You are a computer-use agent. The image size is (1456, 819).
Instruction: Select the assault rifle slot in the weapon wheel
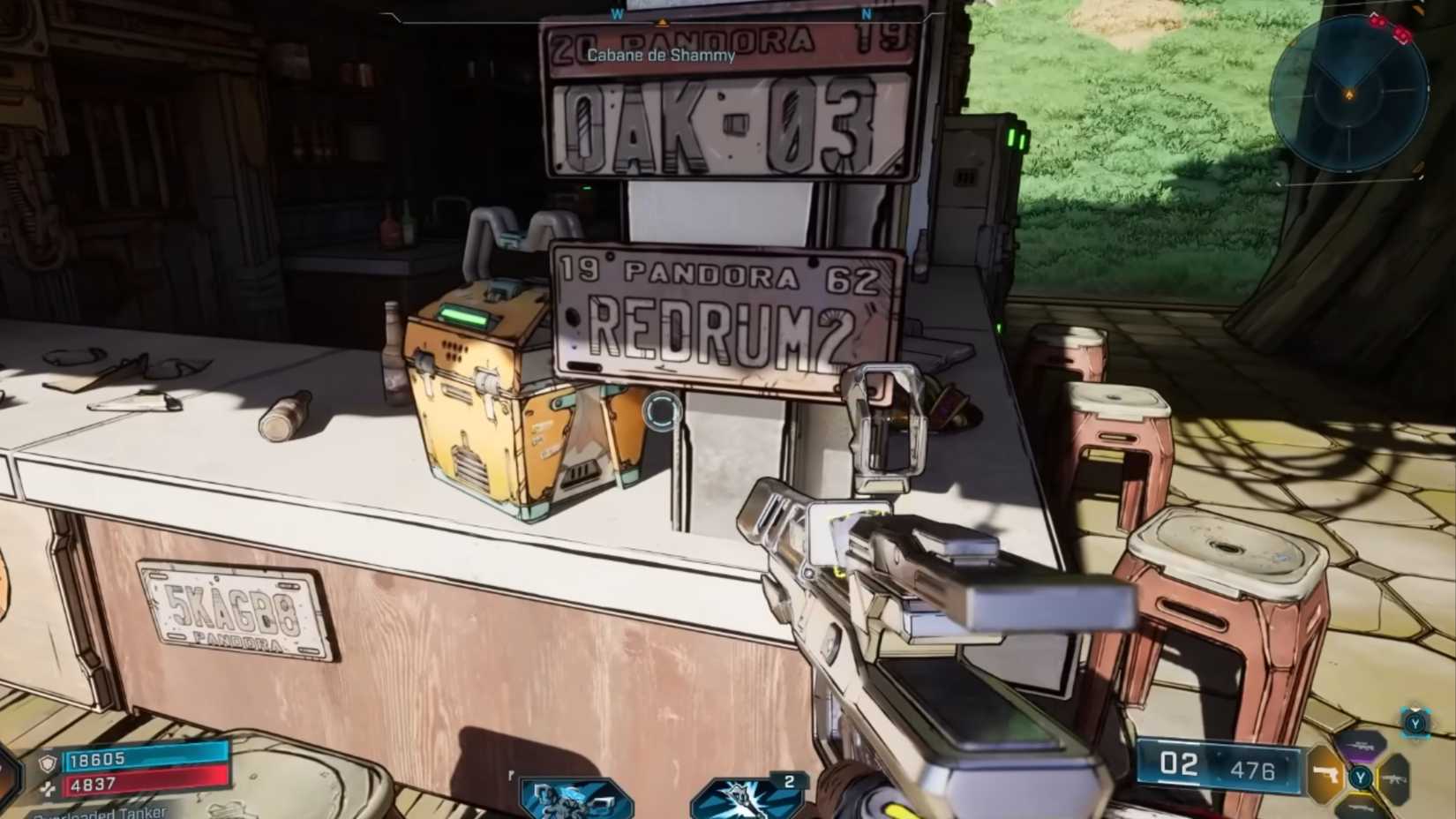[1394, 779]
